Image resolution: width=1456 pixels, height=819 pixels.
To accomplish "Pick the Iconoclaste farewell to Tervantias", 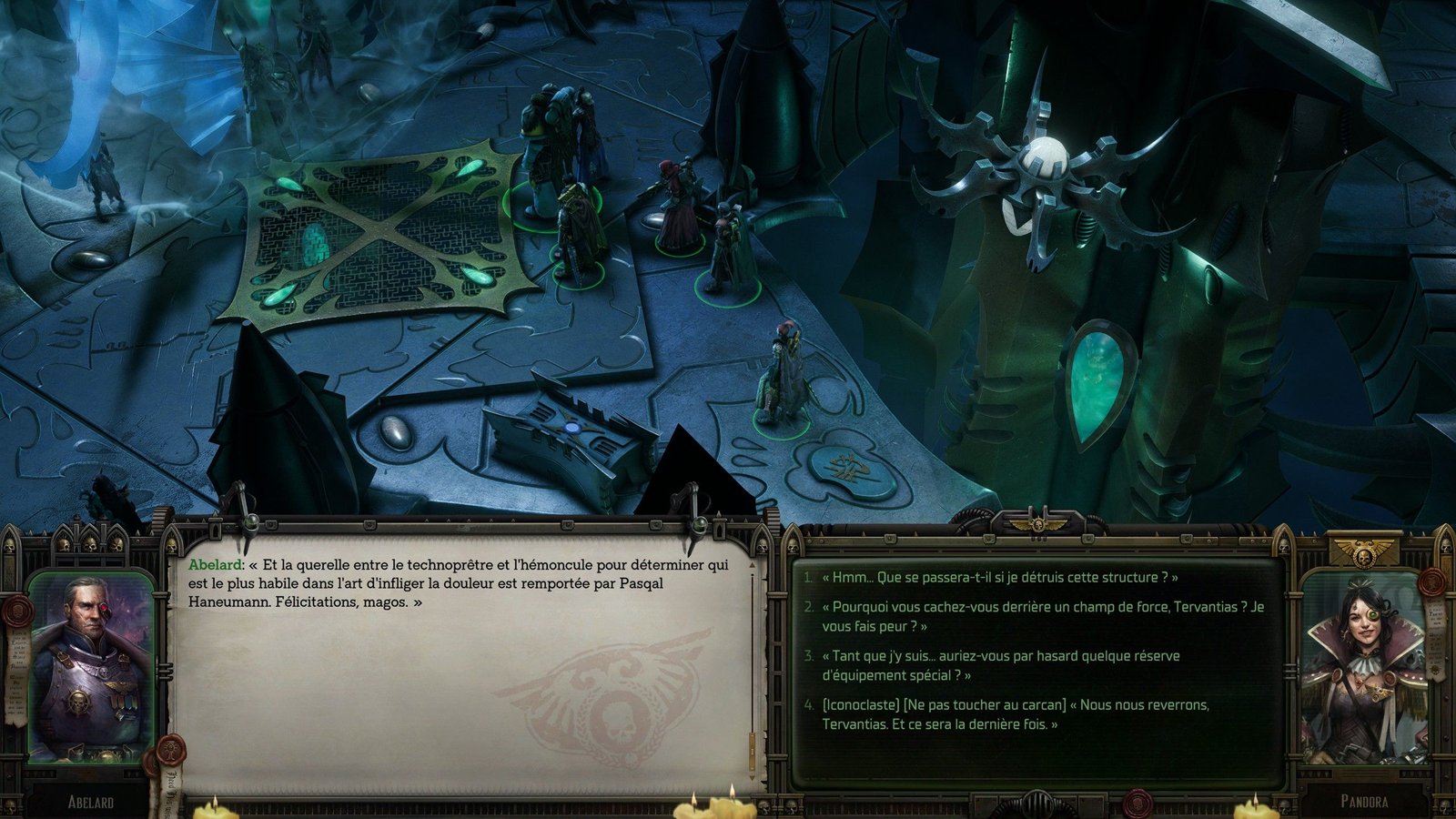I will tap(1015, 714).
